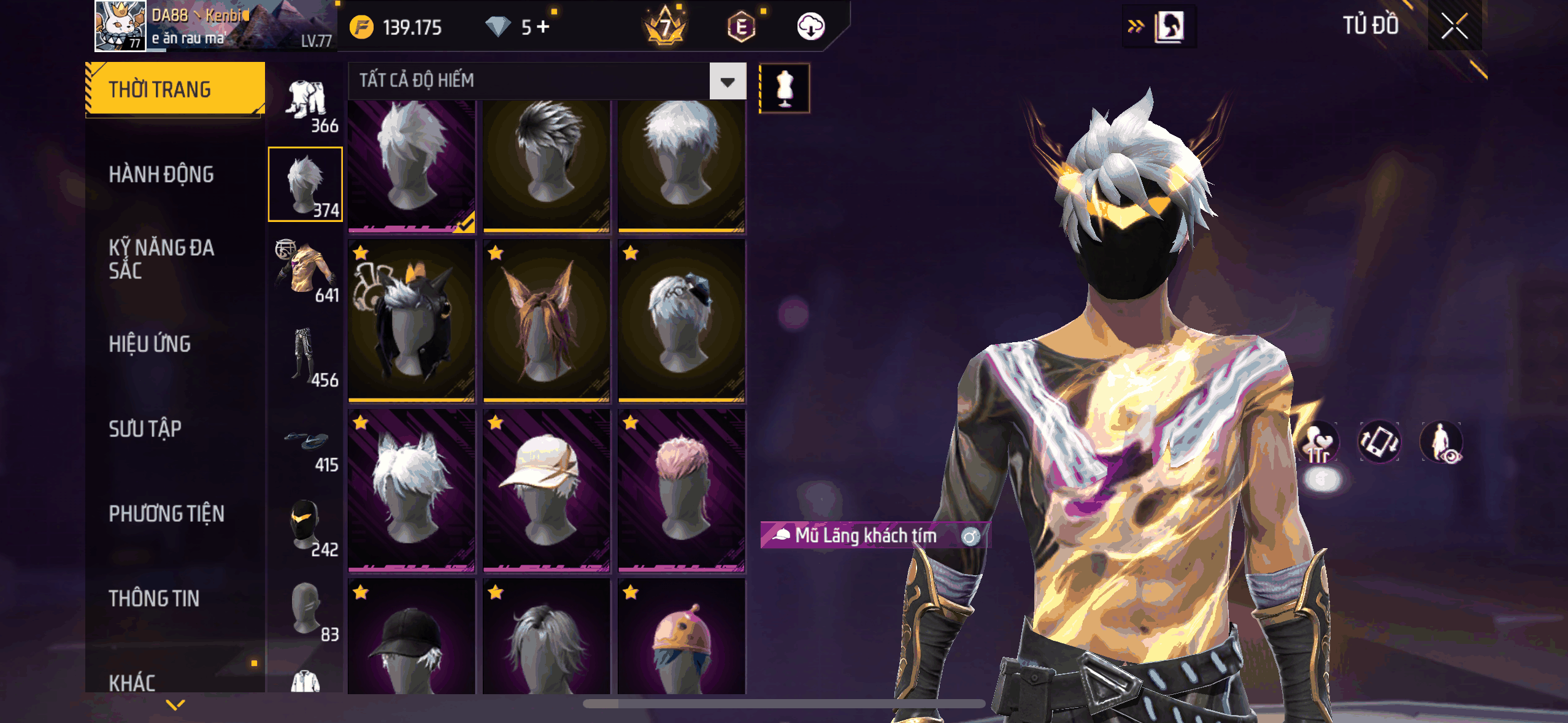Switch to the Hành Động tab
Viewport: 1568px width, 723px height.
coord(161,175)
